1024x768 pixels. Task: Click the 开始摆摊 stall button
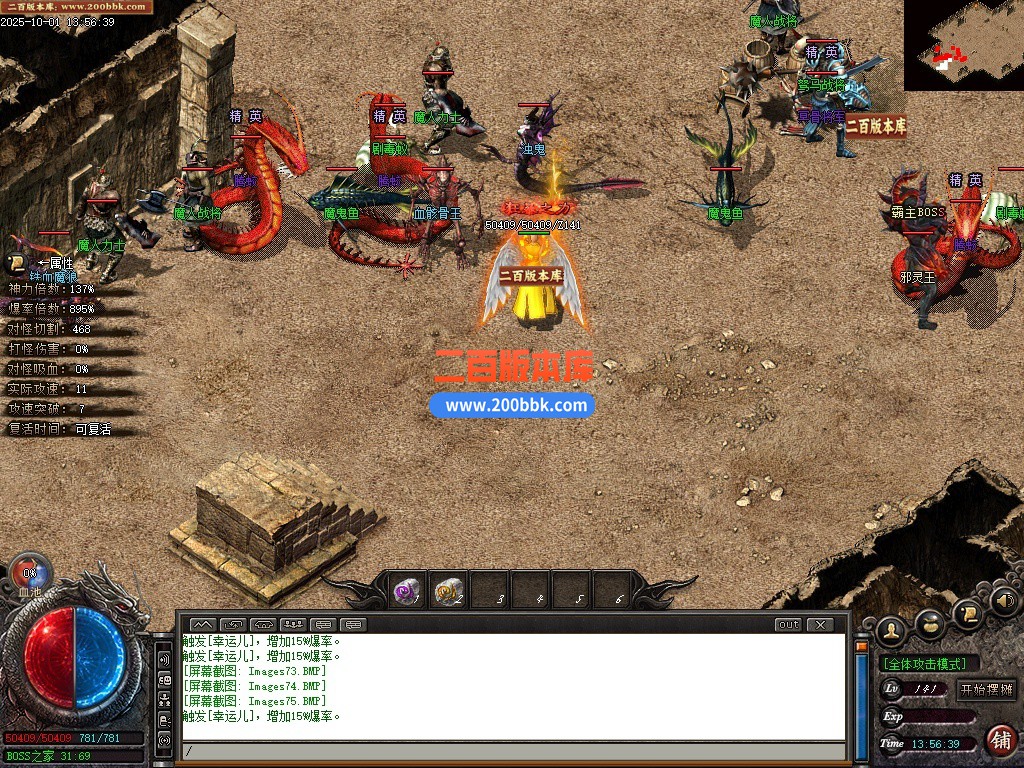[986, 690]
